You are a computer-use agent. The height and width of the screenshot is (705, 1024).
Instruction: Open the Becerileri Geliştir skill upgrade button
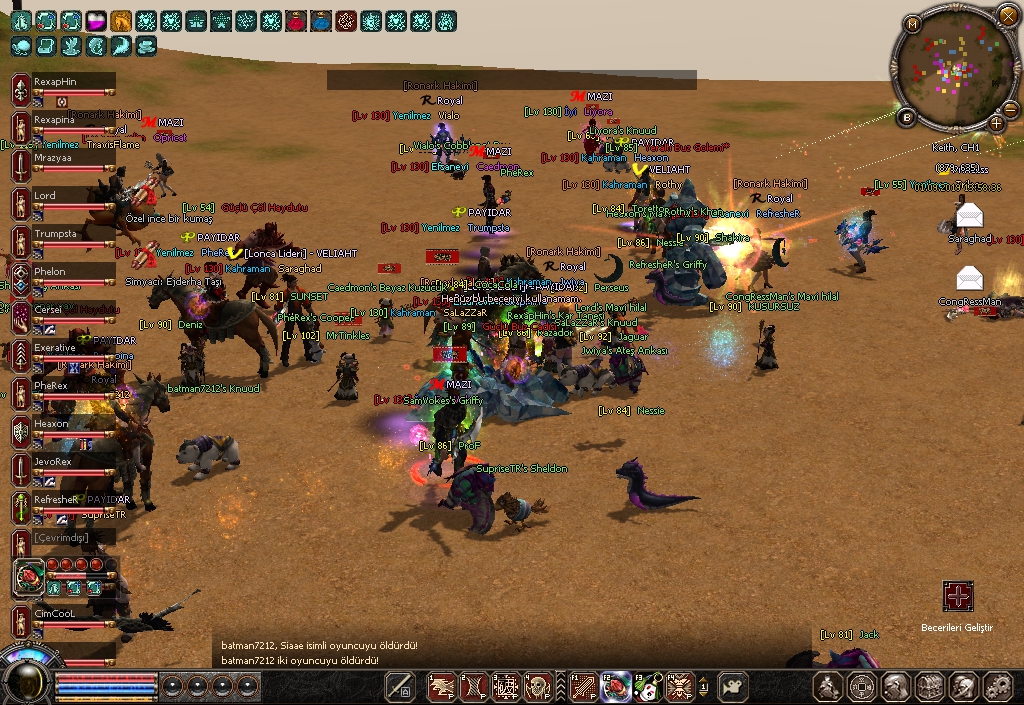coord(958,597)
